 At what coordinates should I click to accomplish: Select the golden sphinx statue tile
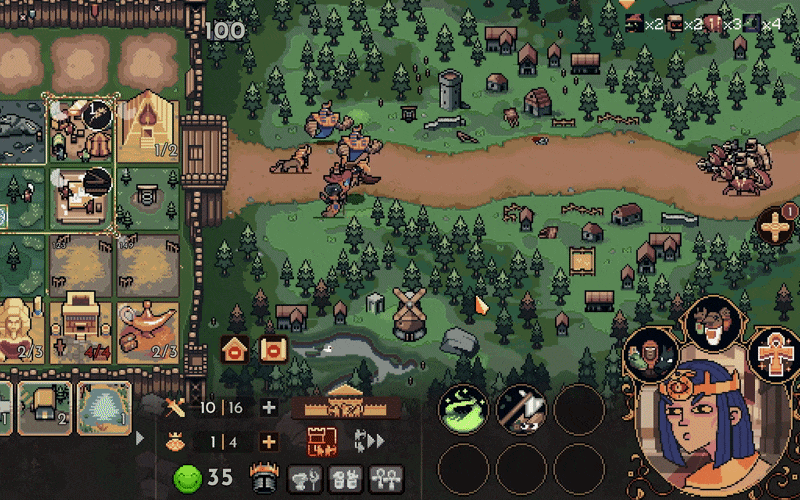18,330
